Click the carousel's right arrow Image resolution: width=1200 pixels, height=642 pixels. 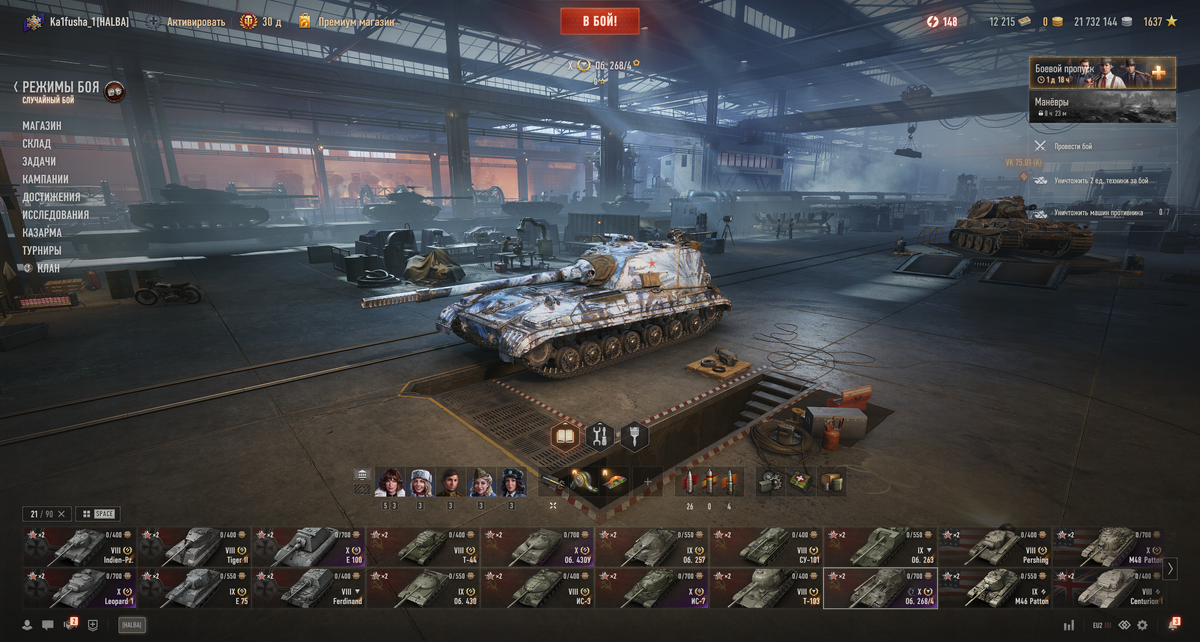[1170, 569]
